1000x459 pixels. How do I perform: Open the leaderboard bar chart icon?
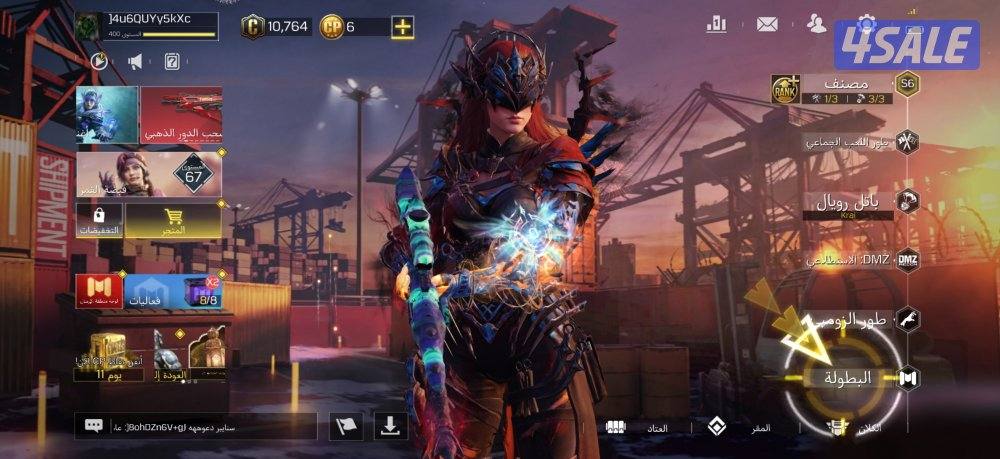tap(716, 24)
